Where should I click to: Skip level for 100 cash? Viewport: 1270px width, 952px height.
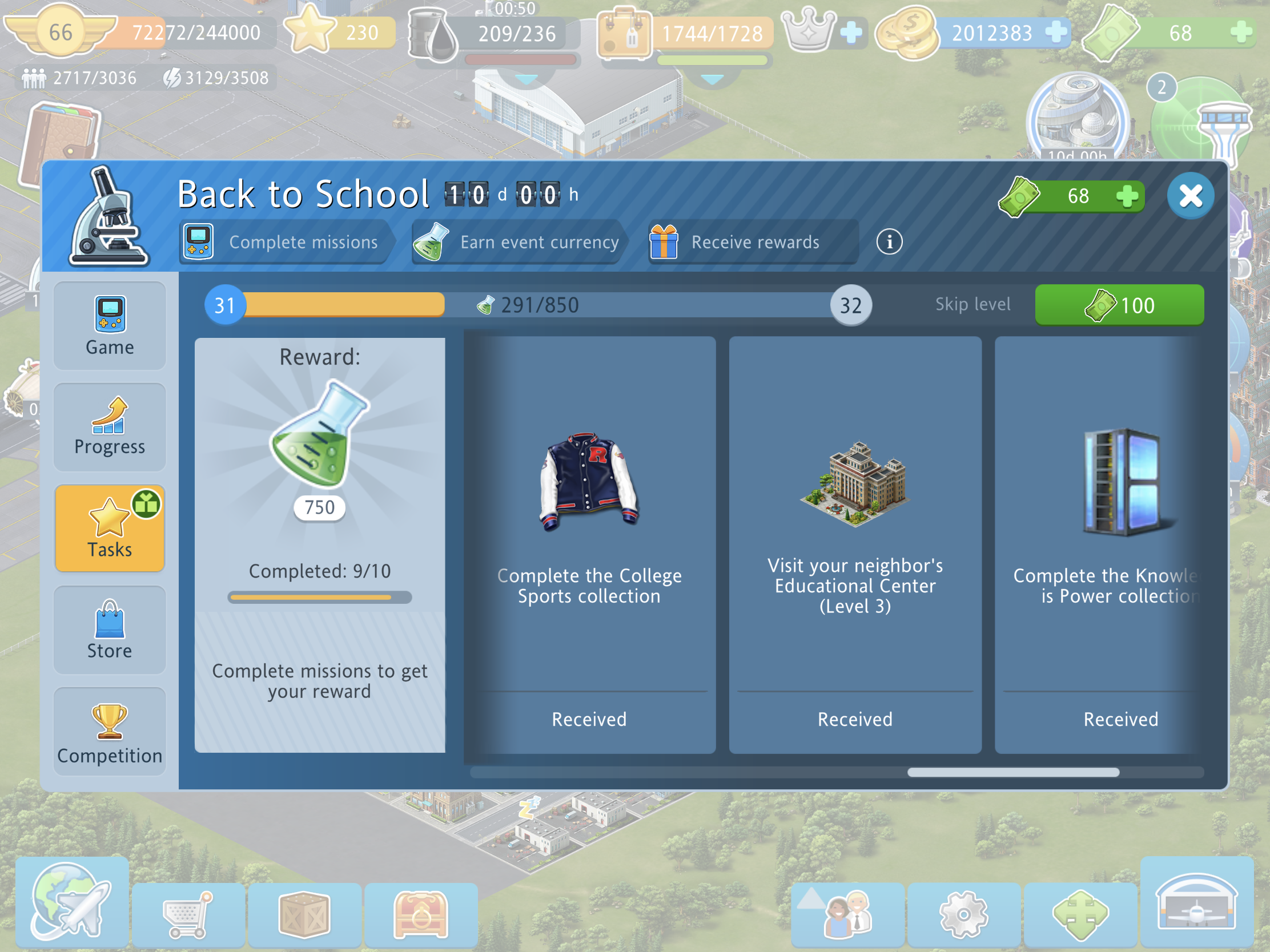click(1119, 305)
